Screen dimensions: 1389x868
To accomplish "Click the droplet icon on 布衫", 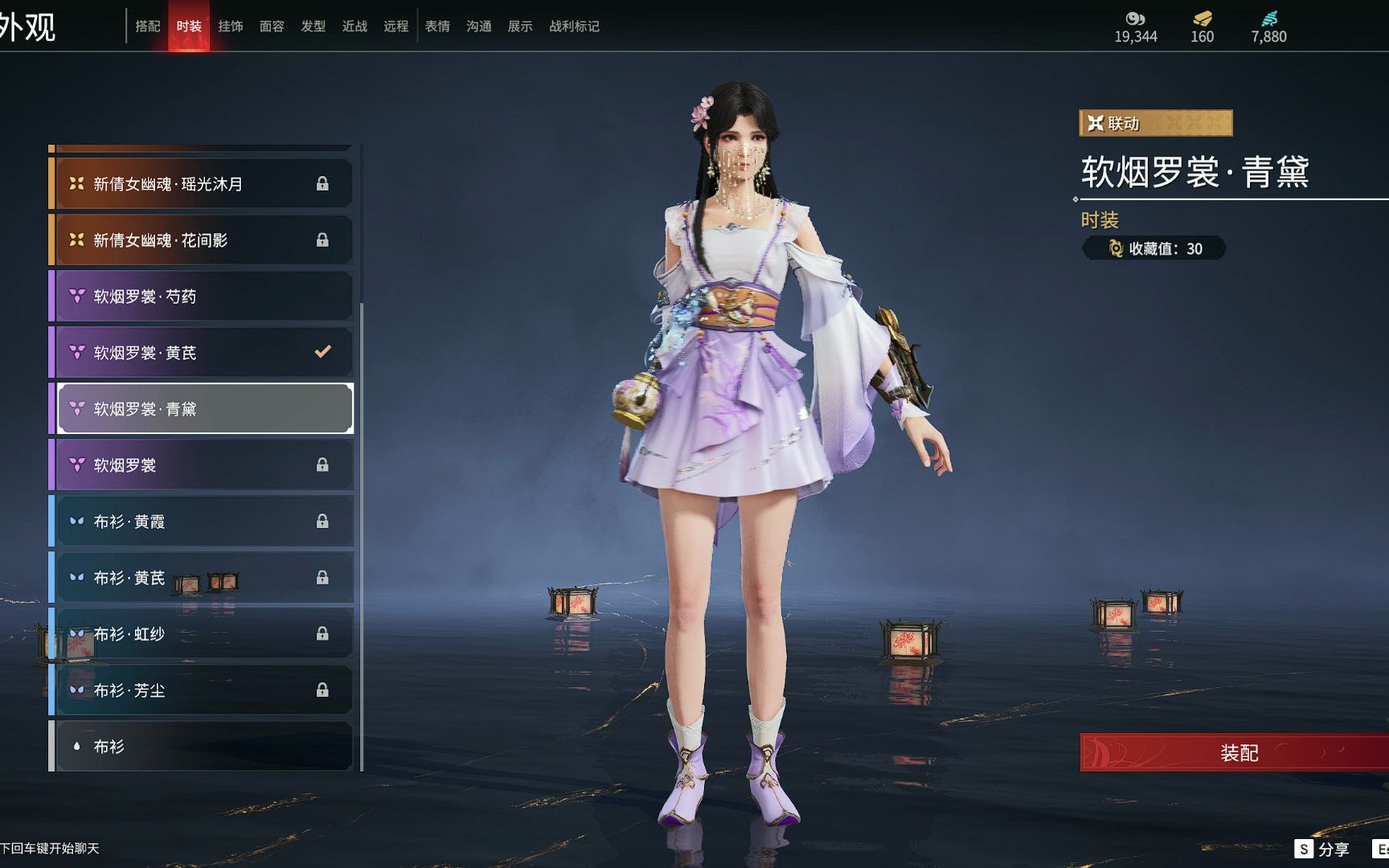I will pyautogui.click(x=80, y=746).
